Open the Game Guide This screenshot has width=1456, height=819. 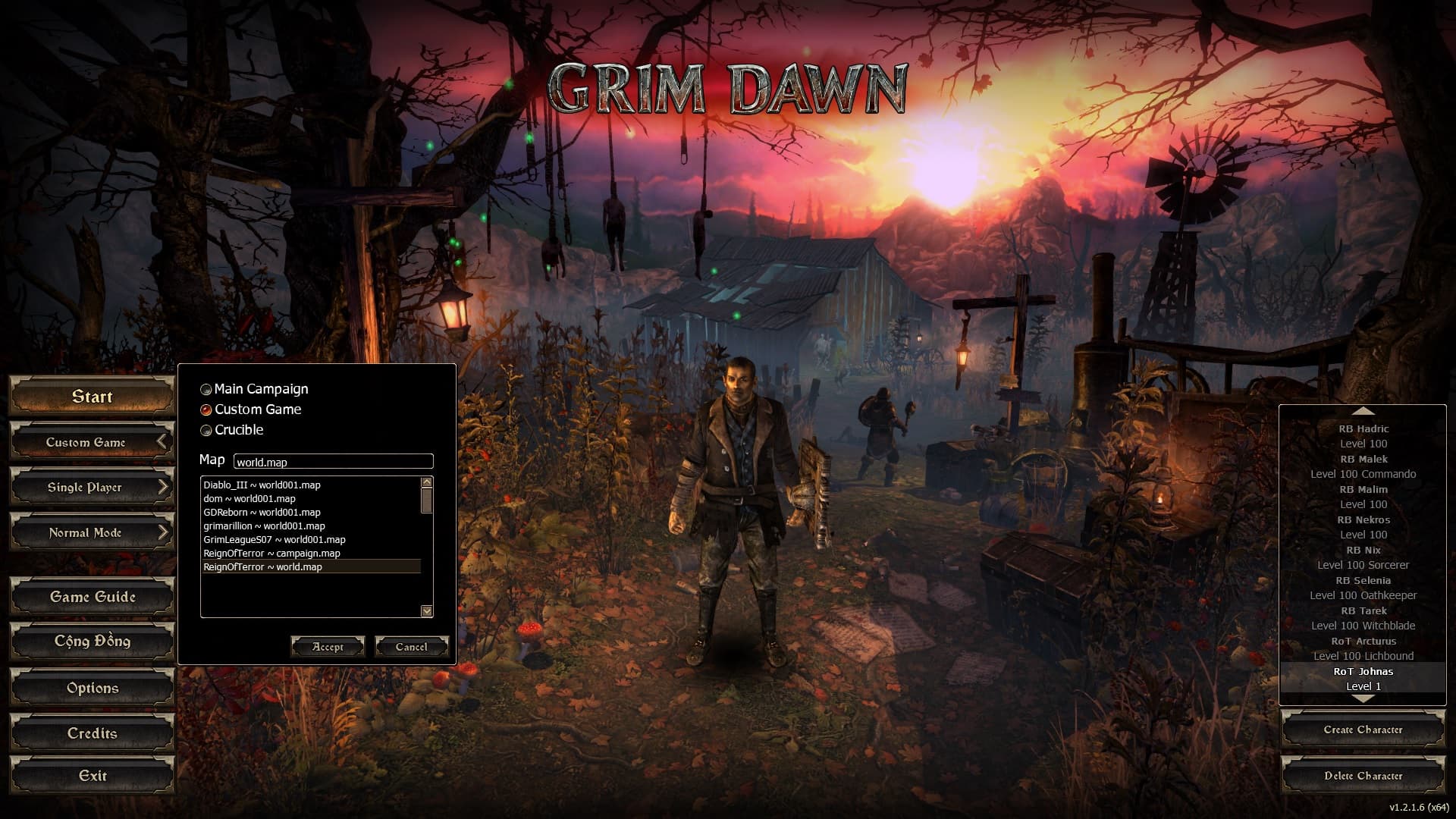tap(92, 598)
